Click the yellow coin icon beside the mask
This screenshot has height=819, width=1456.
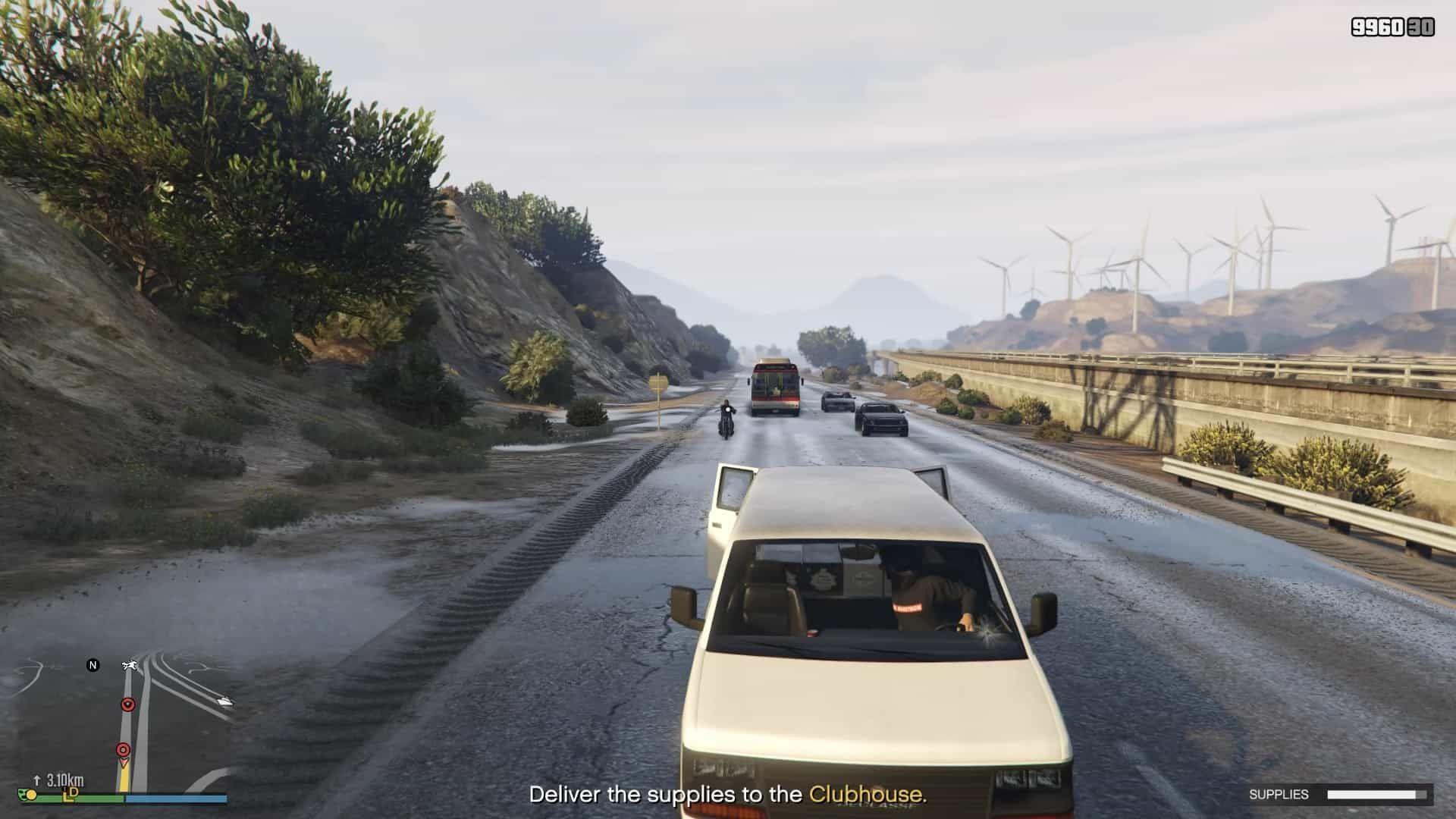coord(33,795)
